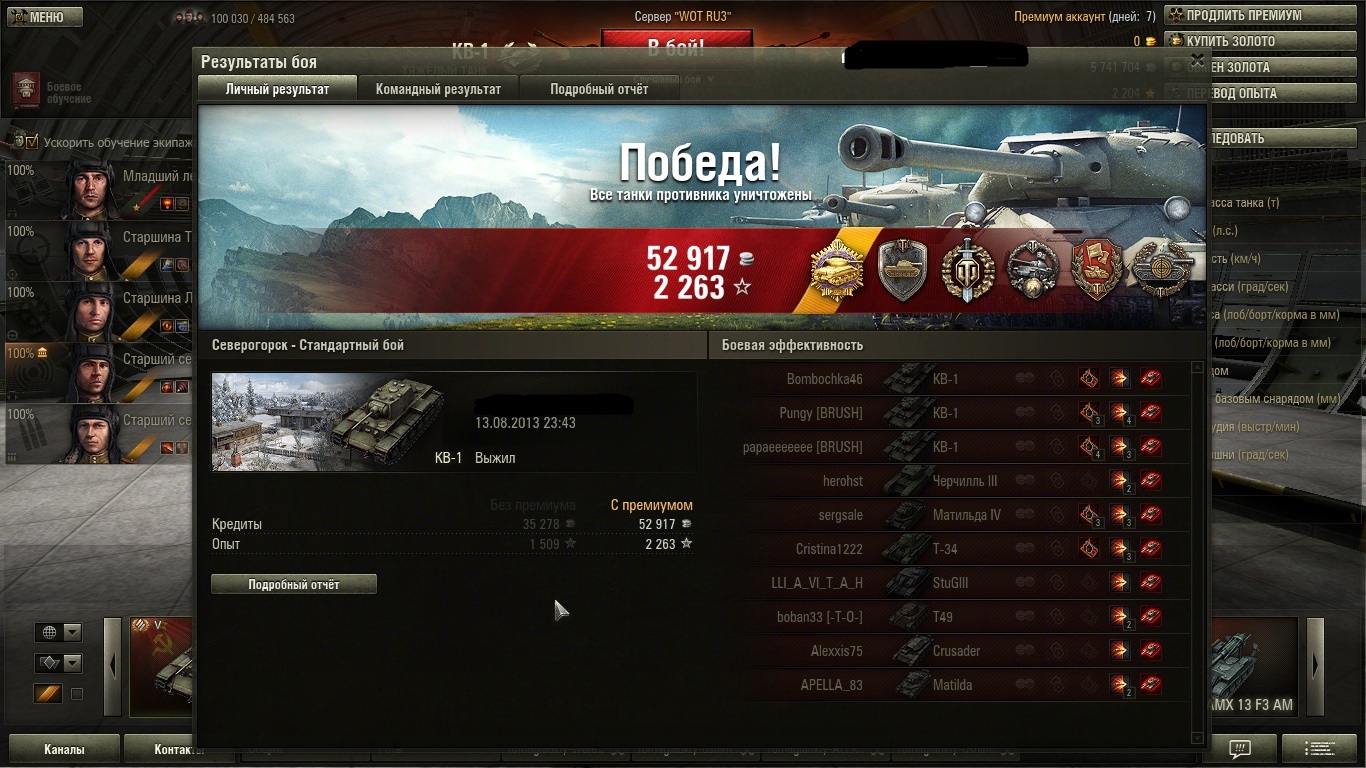Click the Подробный отчёт button below credits
The height and width of the screenshot is (768, 1366).
293,585
